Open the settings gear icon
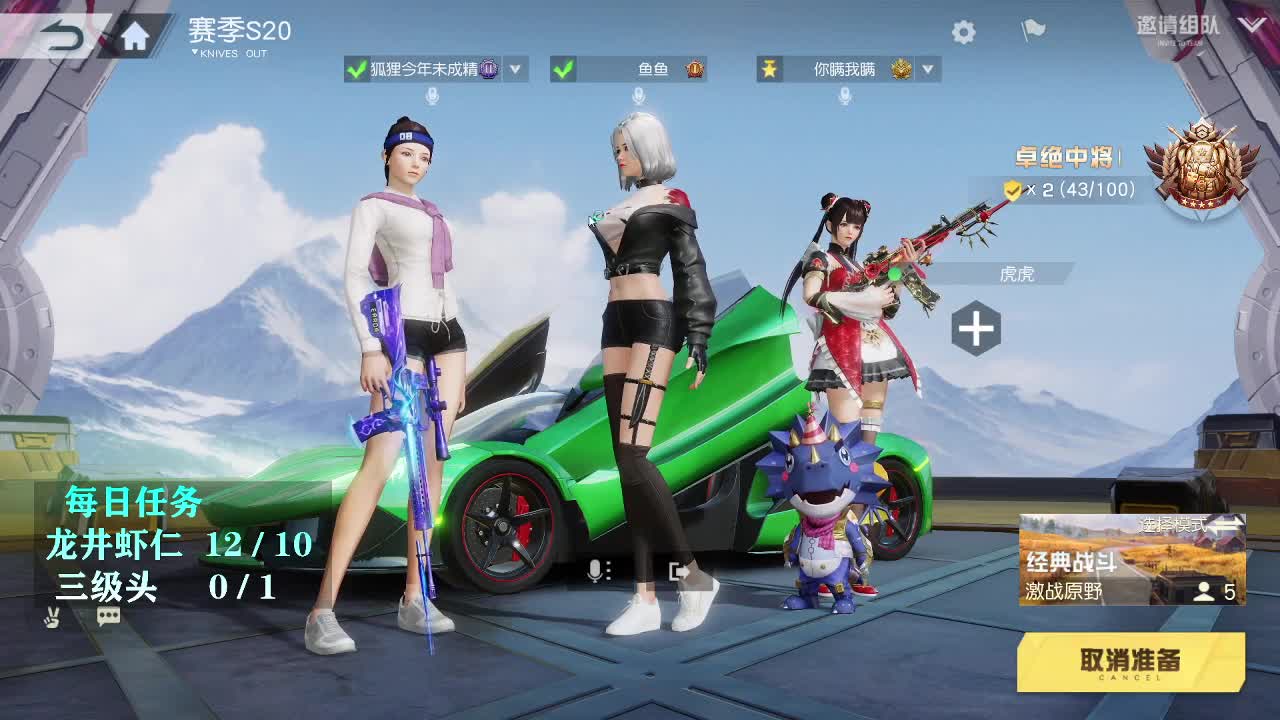 pos(962,31)
